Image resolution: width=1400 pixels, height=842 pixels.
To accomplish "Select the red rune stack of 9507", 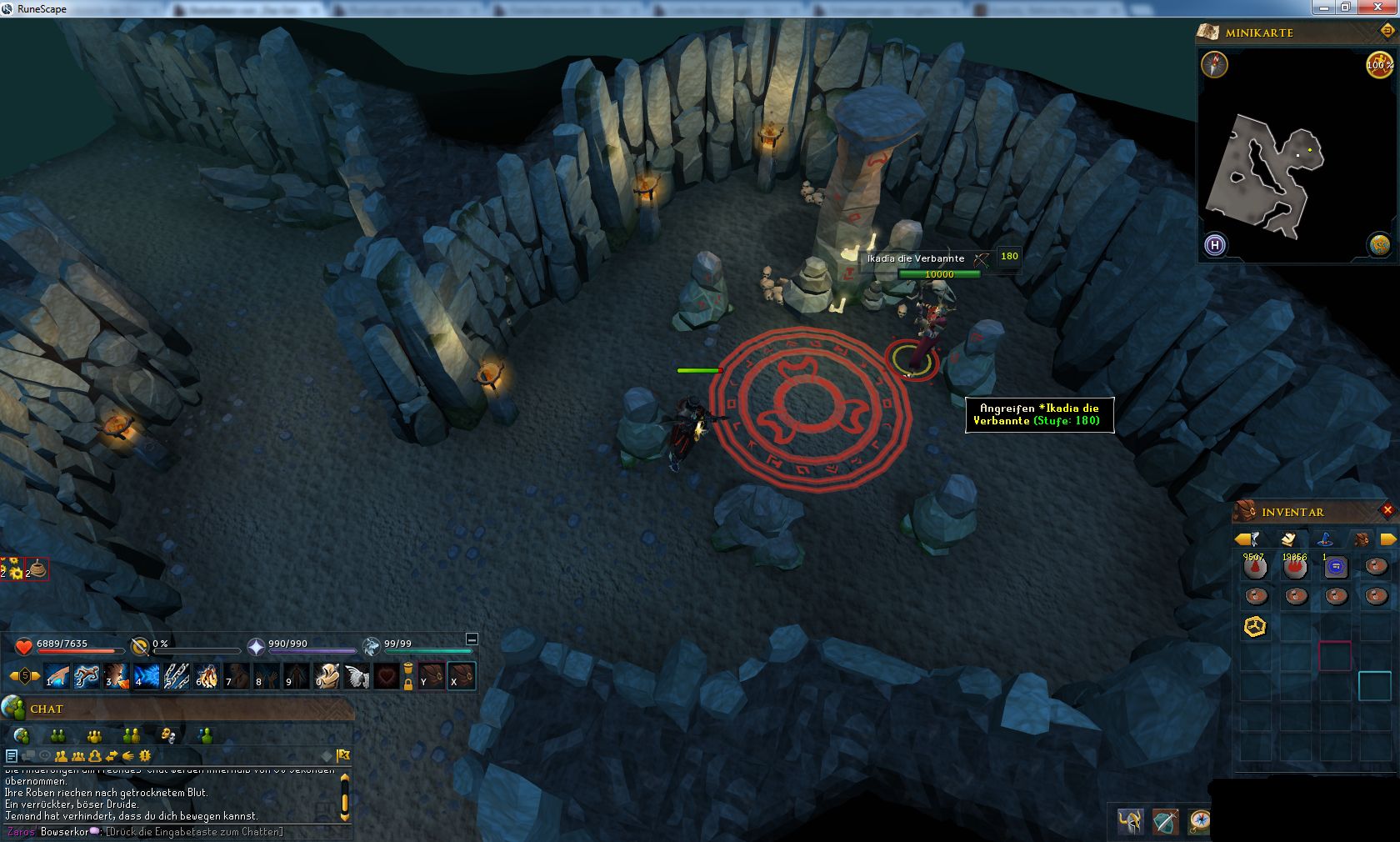I will click(1255, 568).
